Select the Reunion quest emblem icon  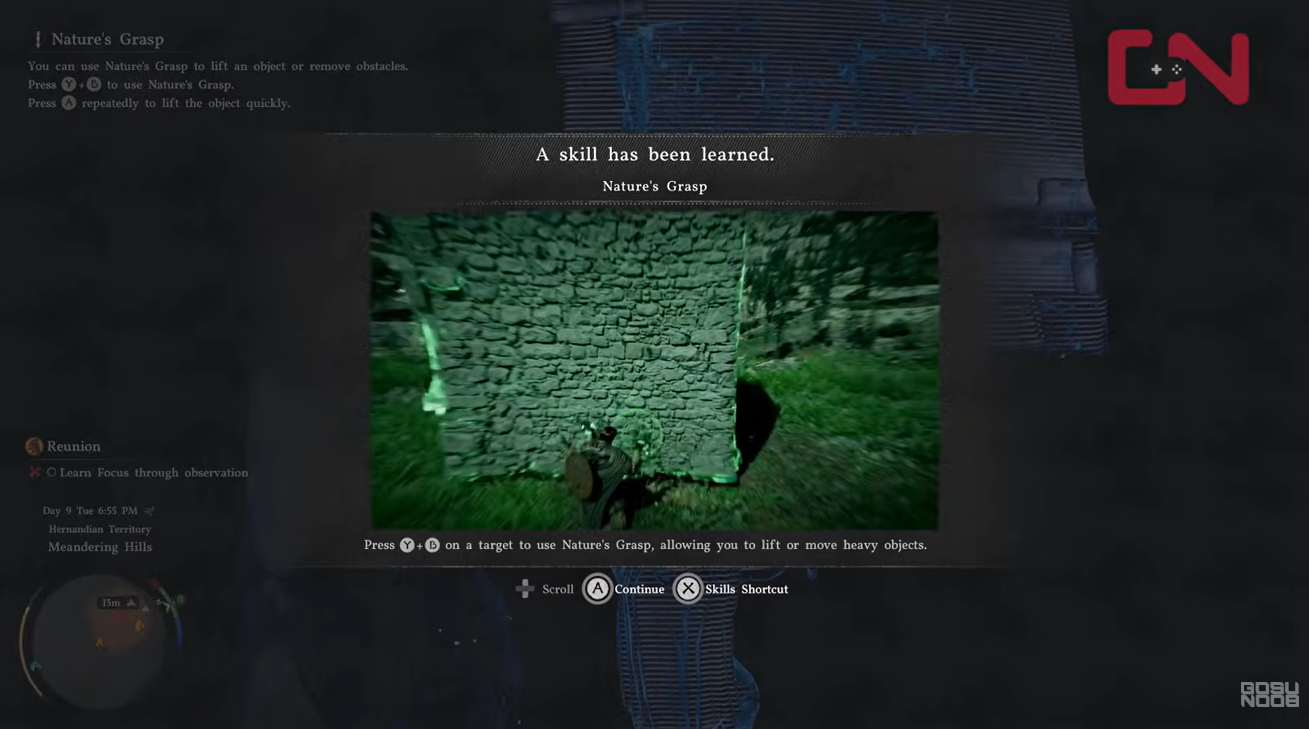pyautogui.click(x=33, y=446)
